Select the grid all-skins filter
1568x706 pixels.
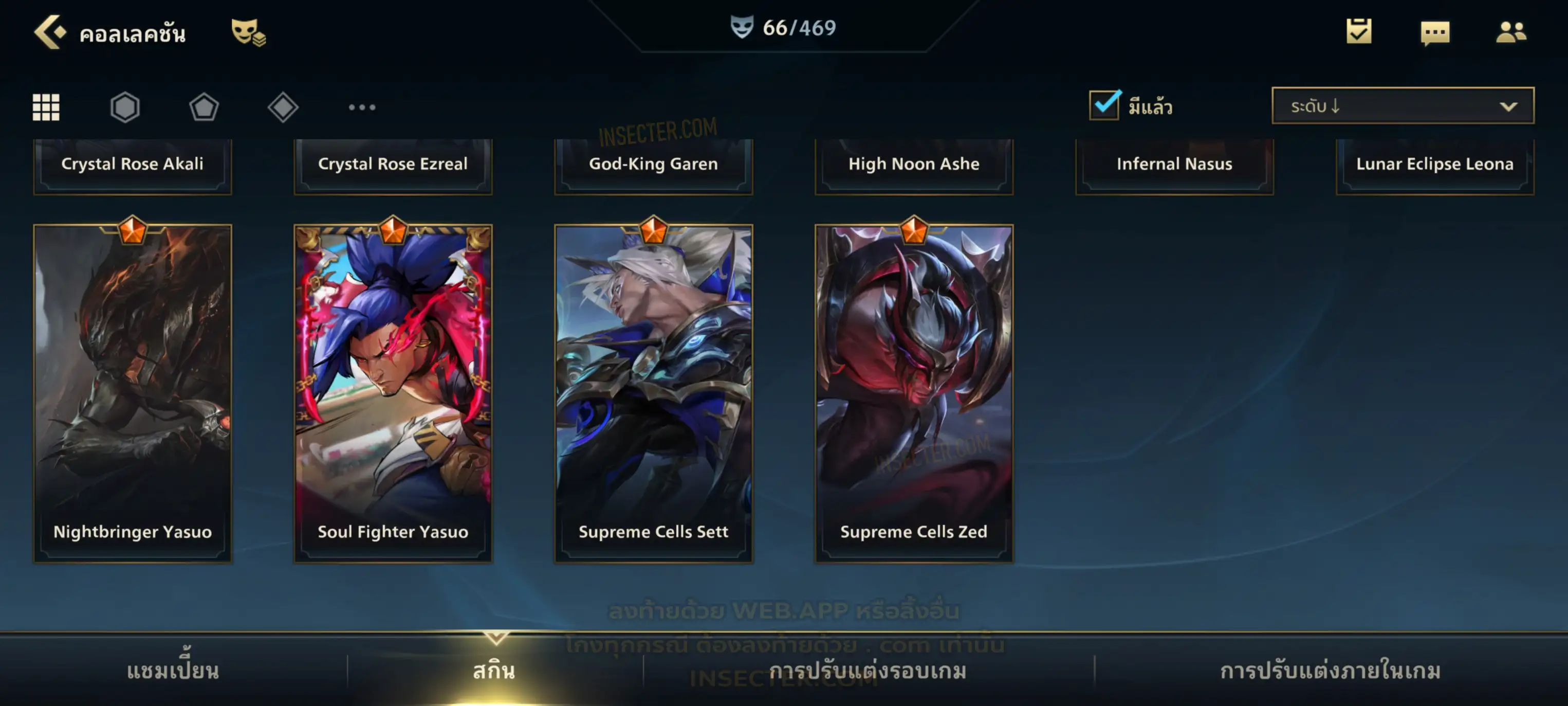coord(46,107)
